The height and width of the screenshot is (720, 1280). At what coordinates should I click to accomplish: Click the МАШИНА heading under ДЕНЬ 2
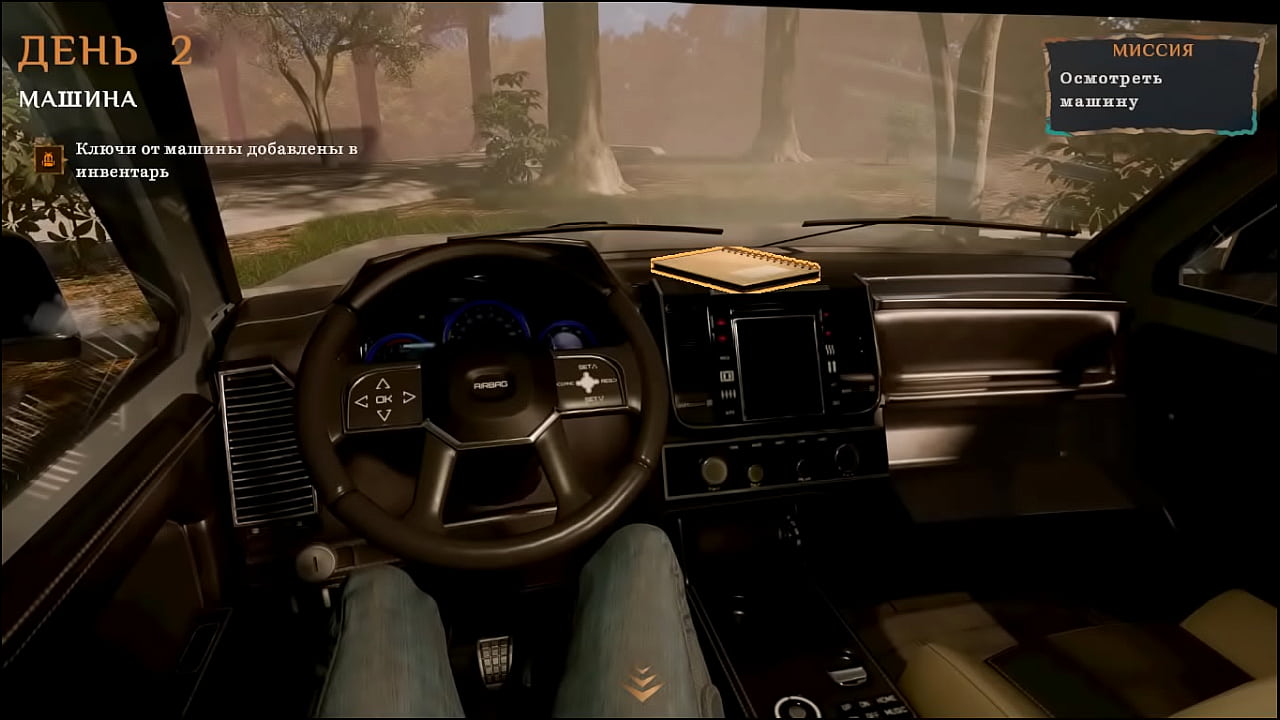78,100
